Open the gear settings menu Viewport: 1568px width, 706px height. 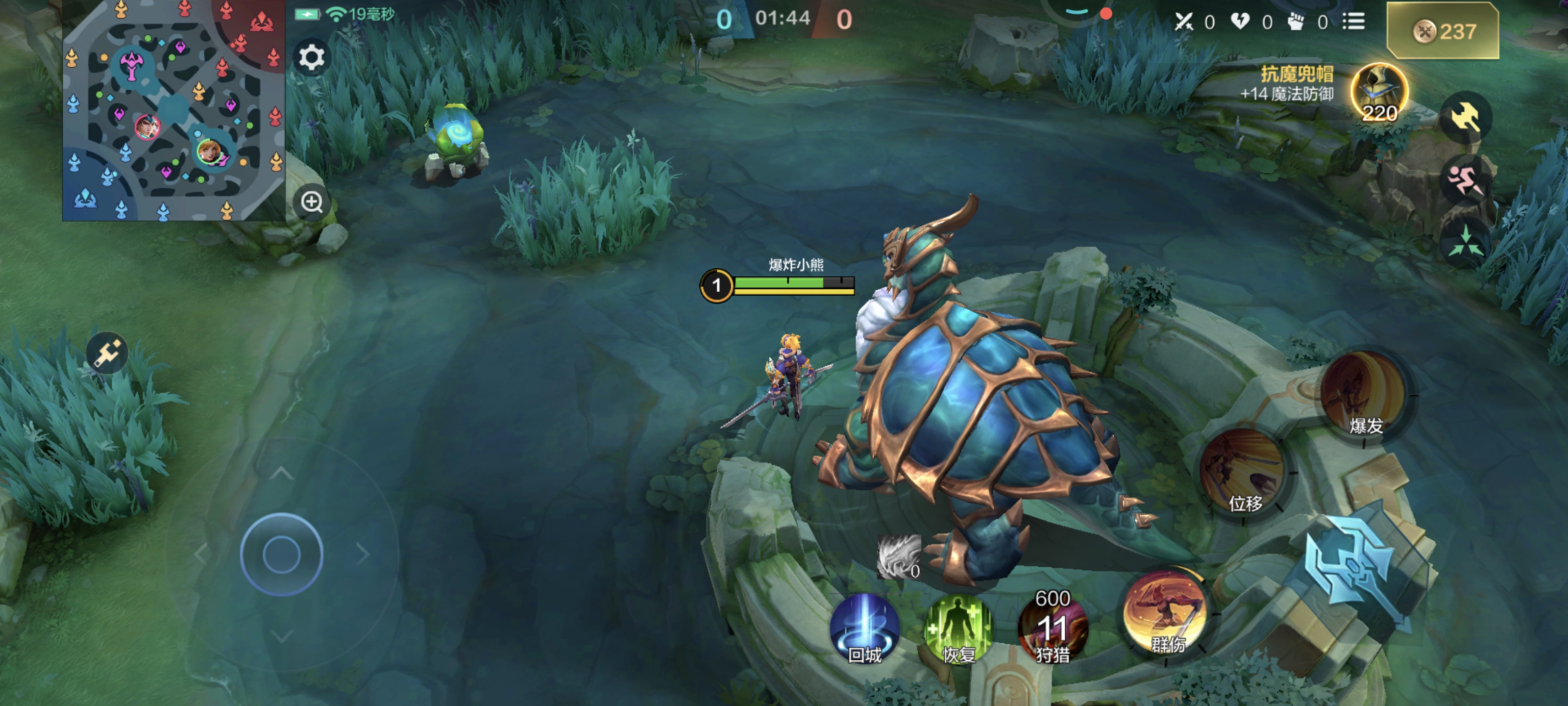312,58
